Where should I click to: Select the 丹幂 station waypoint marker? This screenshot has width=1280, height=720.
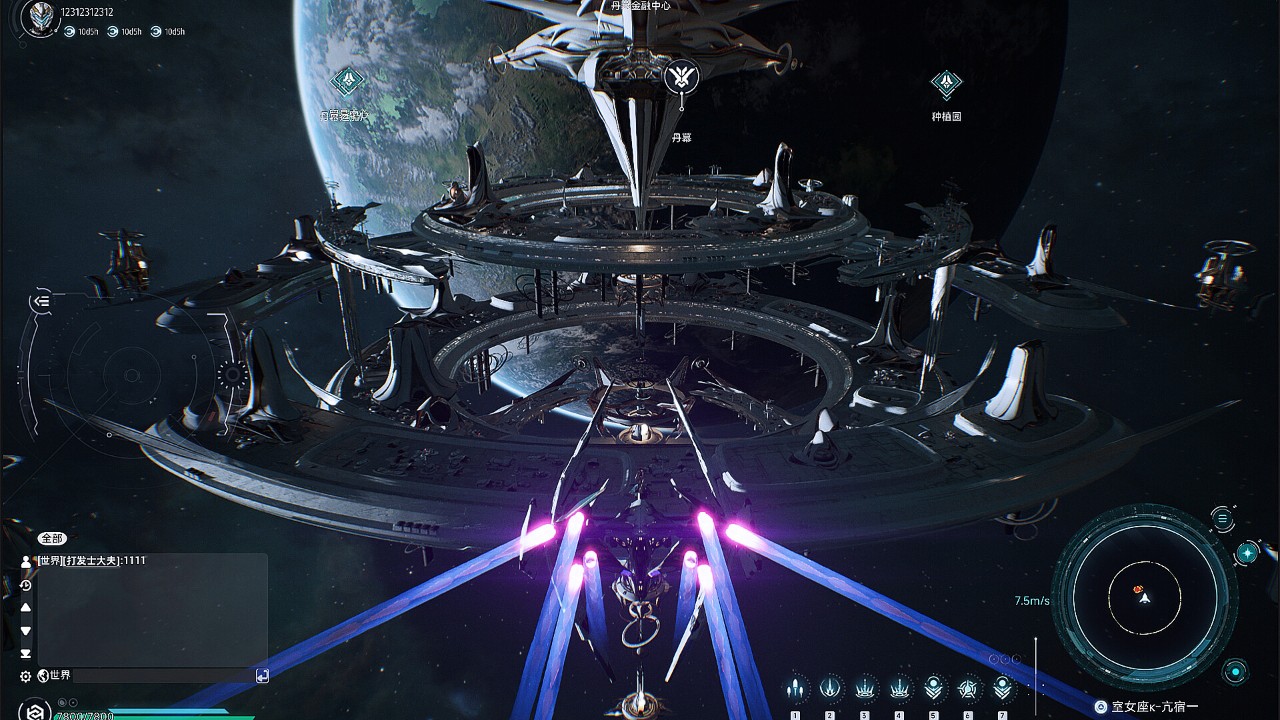[681, 77]
